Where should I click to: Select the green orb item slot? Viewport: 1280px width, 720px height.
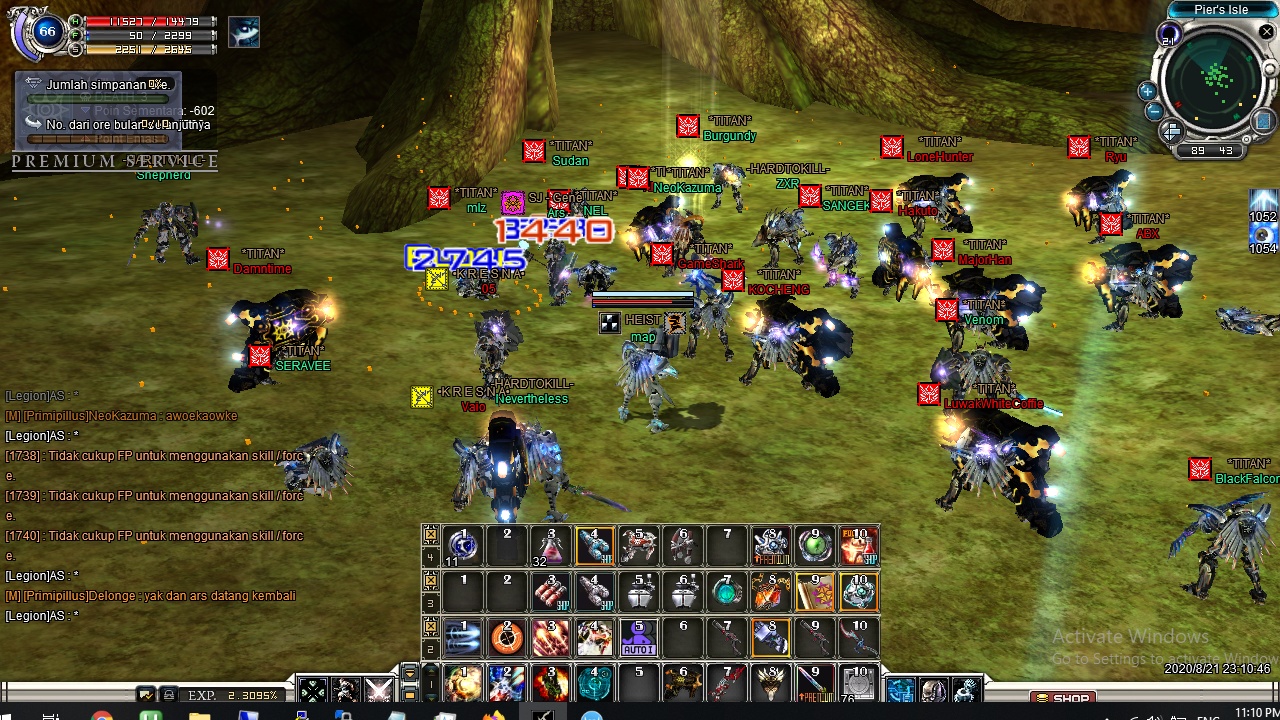pos(815,546)
